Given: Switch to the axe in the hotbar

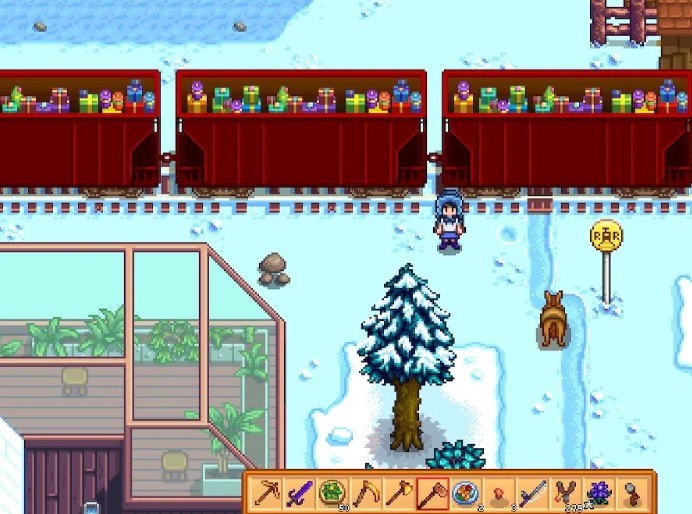Looking at the screenshot, I should click(399, 492).
